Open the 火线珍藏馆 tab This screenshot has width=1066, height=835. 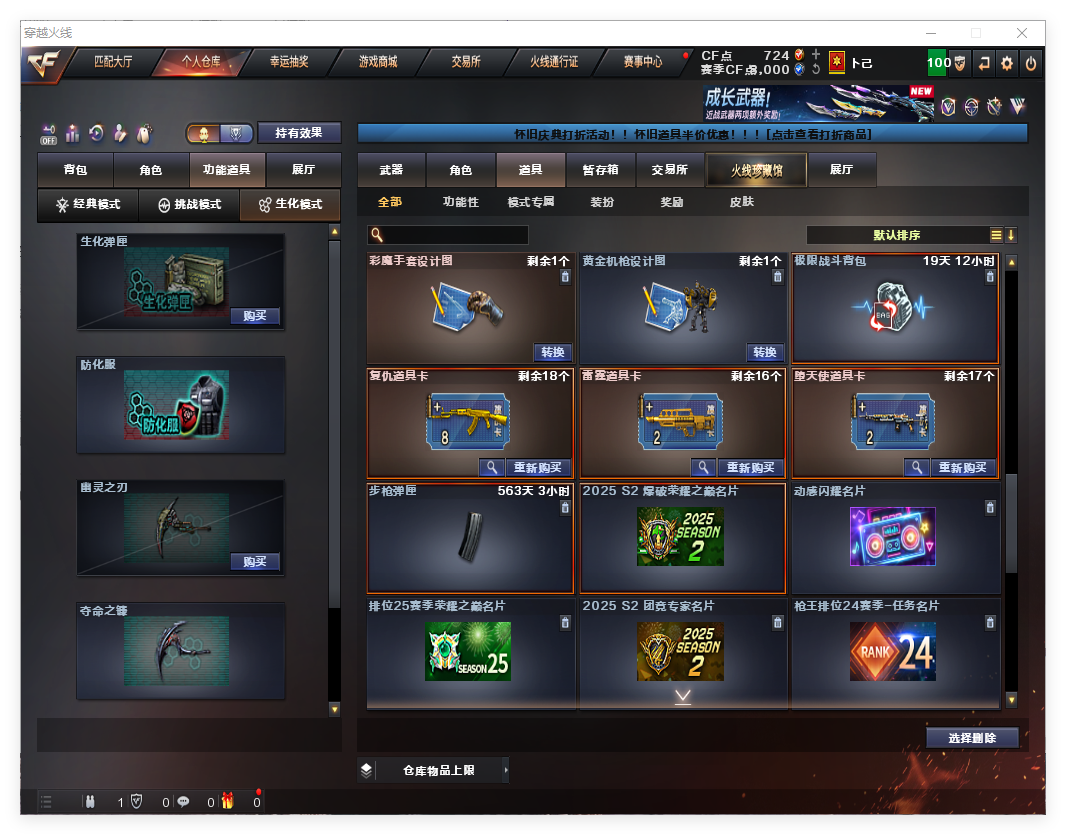(x=756, y=170)
